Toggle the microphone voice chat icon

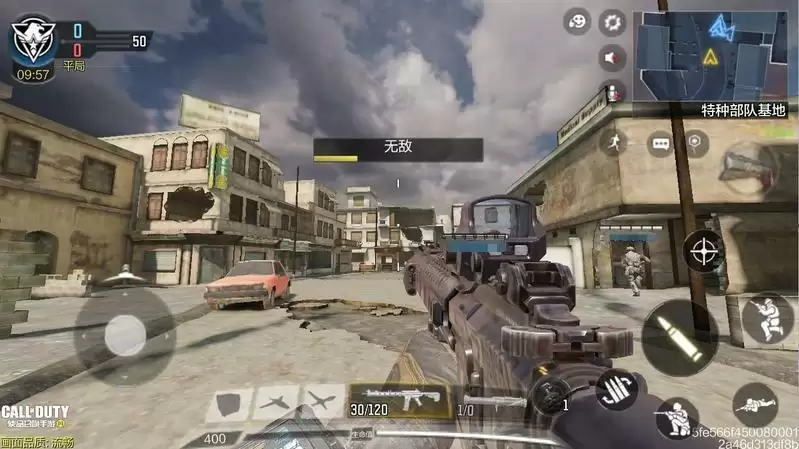click(x=612, y=91)
